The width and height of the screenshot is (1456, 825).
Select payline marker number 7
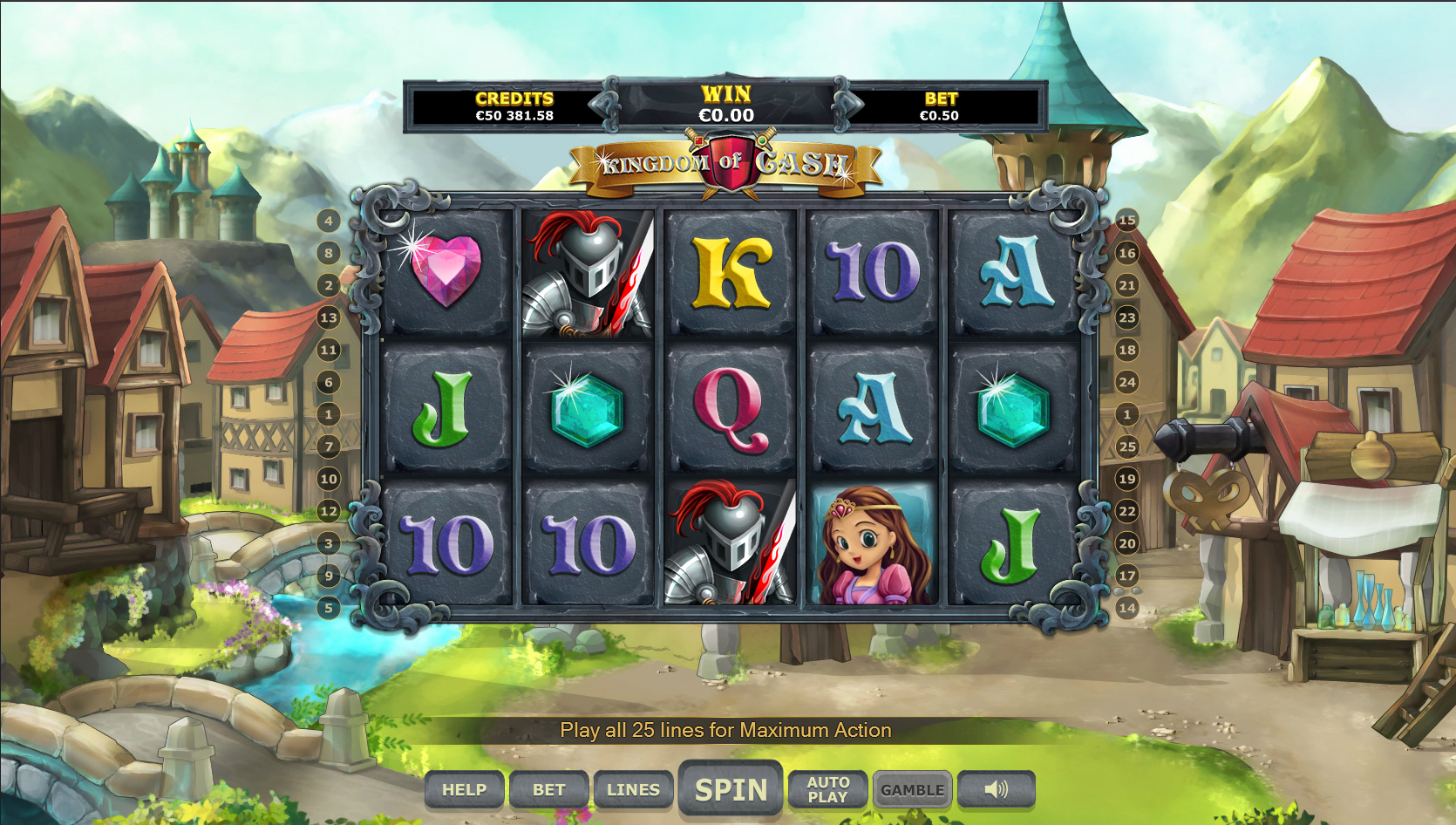click(x=329, y=447)
